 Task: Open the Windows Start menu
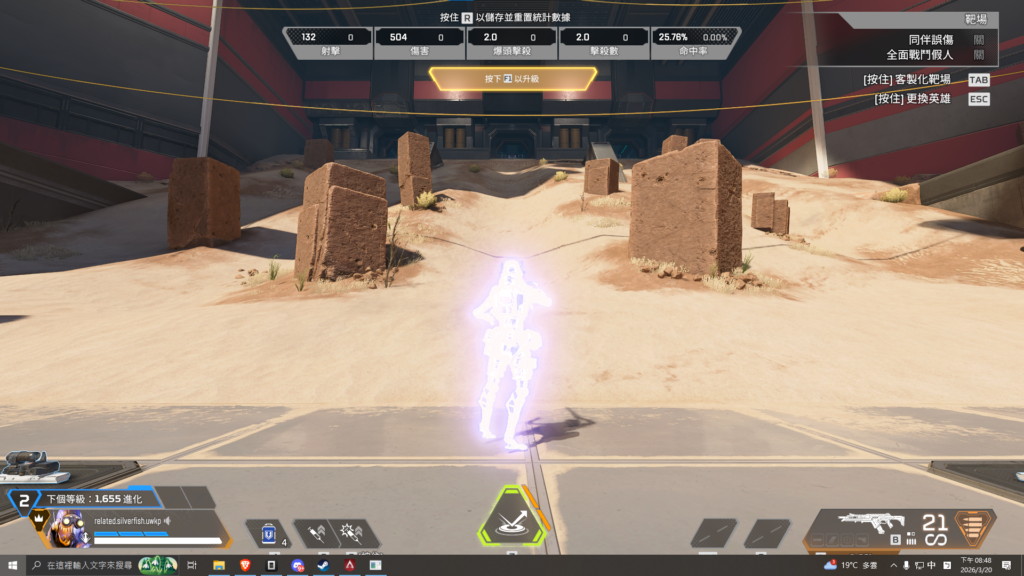point(11,566)
